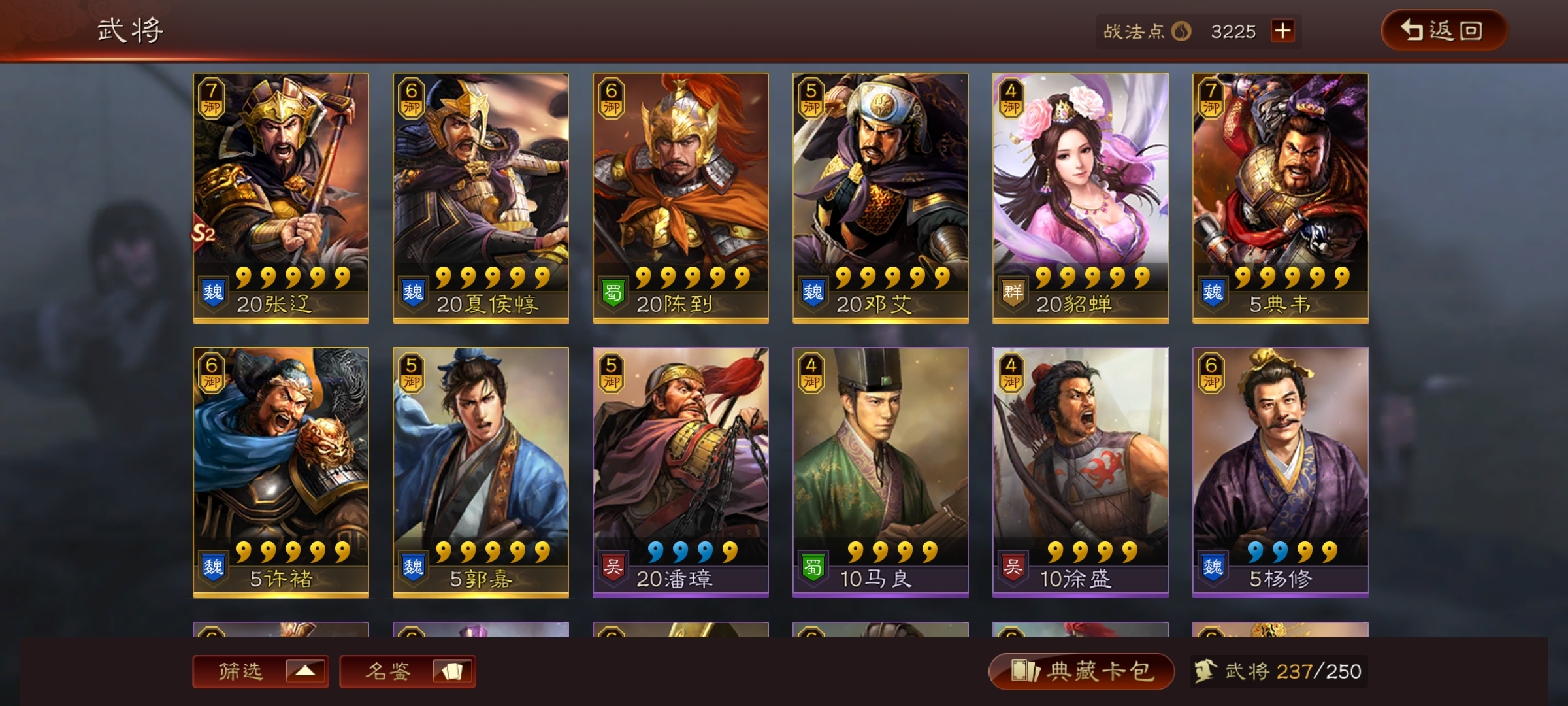View the 徐盛 general card
This screenshot has width=1568, height=706.
[x=1081, y=472]
